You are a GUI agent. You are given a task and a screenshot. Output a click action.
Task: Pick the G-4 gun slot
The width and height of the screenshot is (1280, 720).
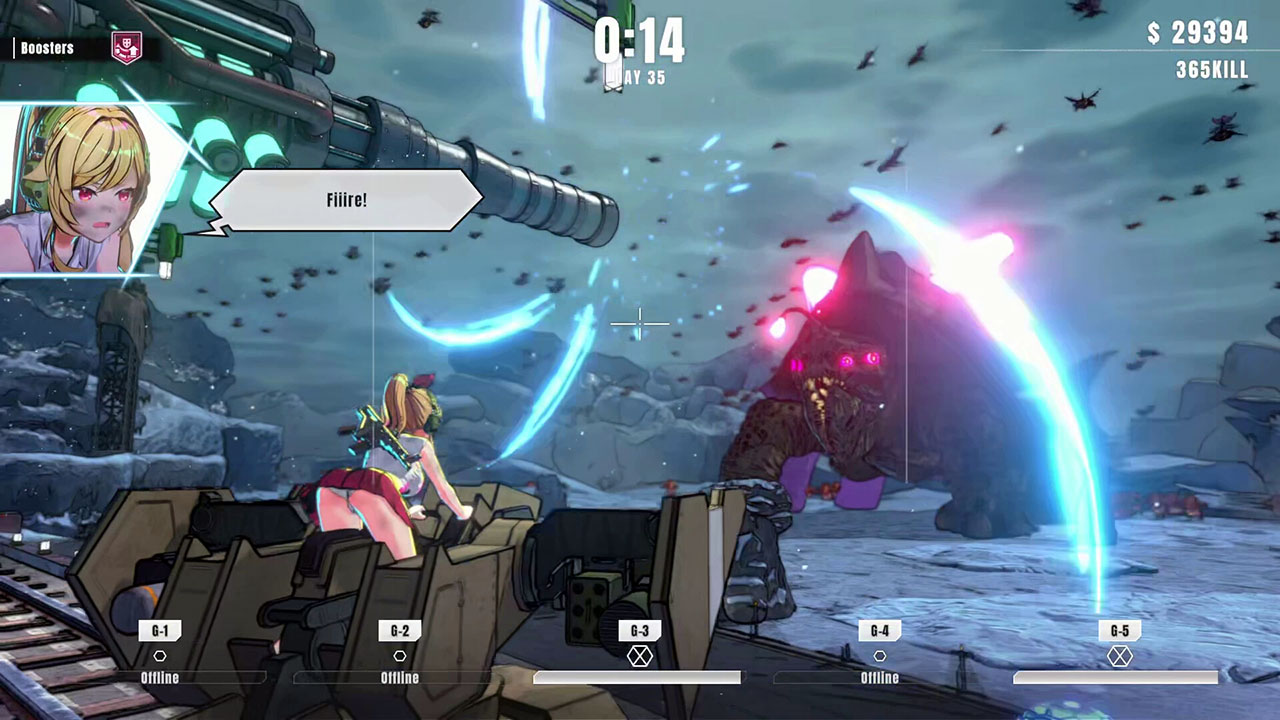[x=880, y=631]
